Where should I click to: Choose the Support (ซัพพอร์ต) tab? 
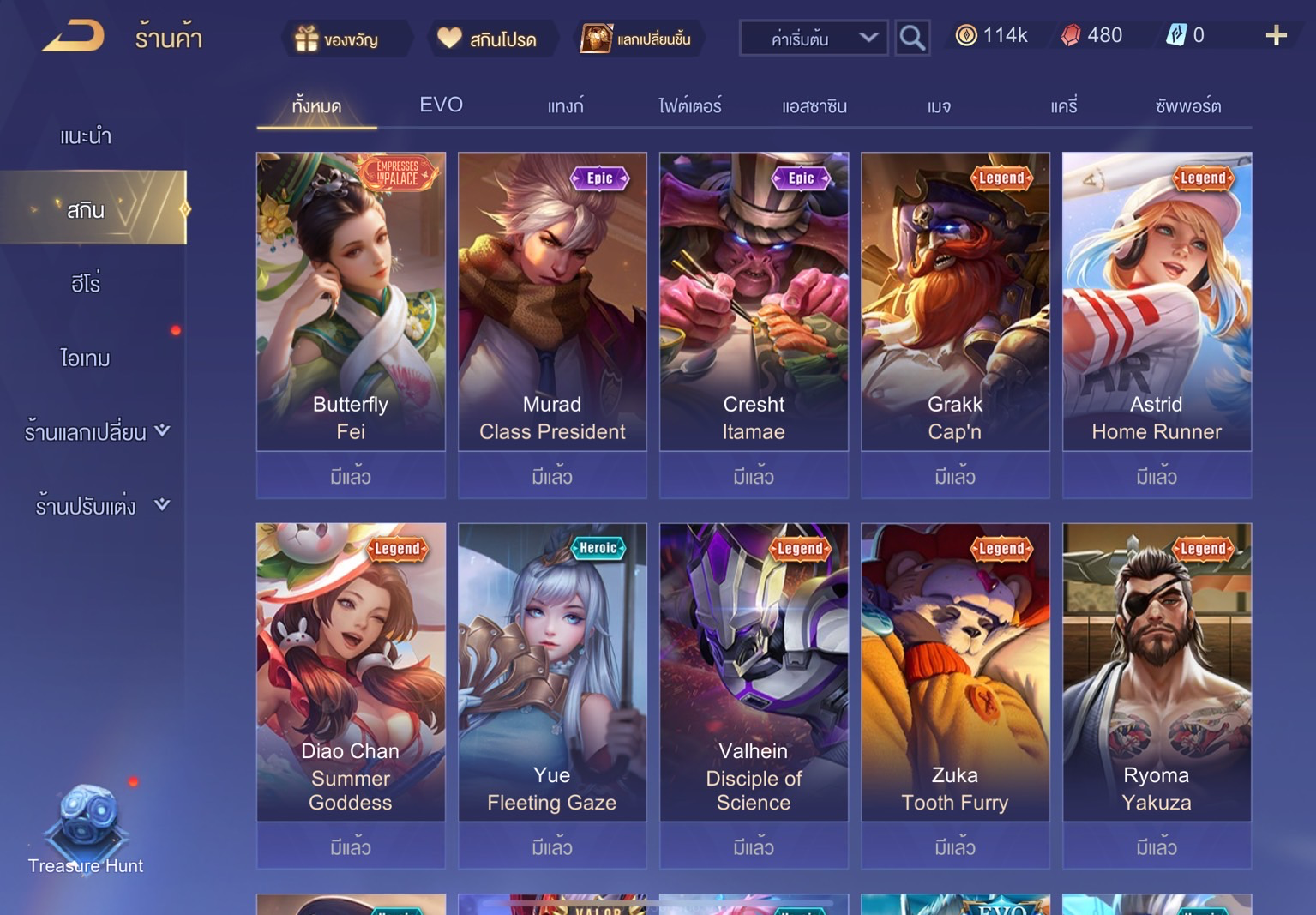(x=1187, y=106)
